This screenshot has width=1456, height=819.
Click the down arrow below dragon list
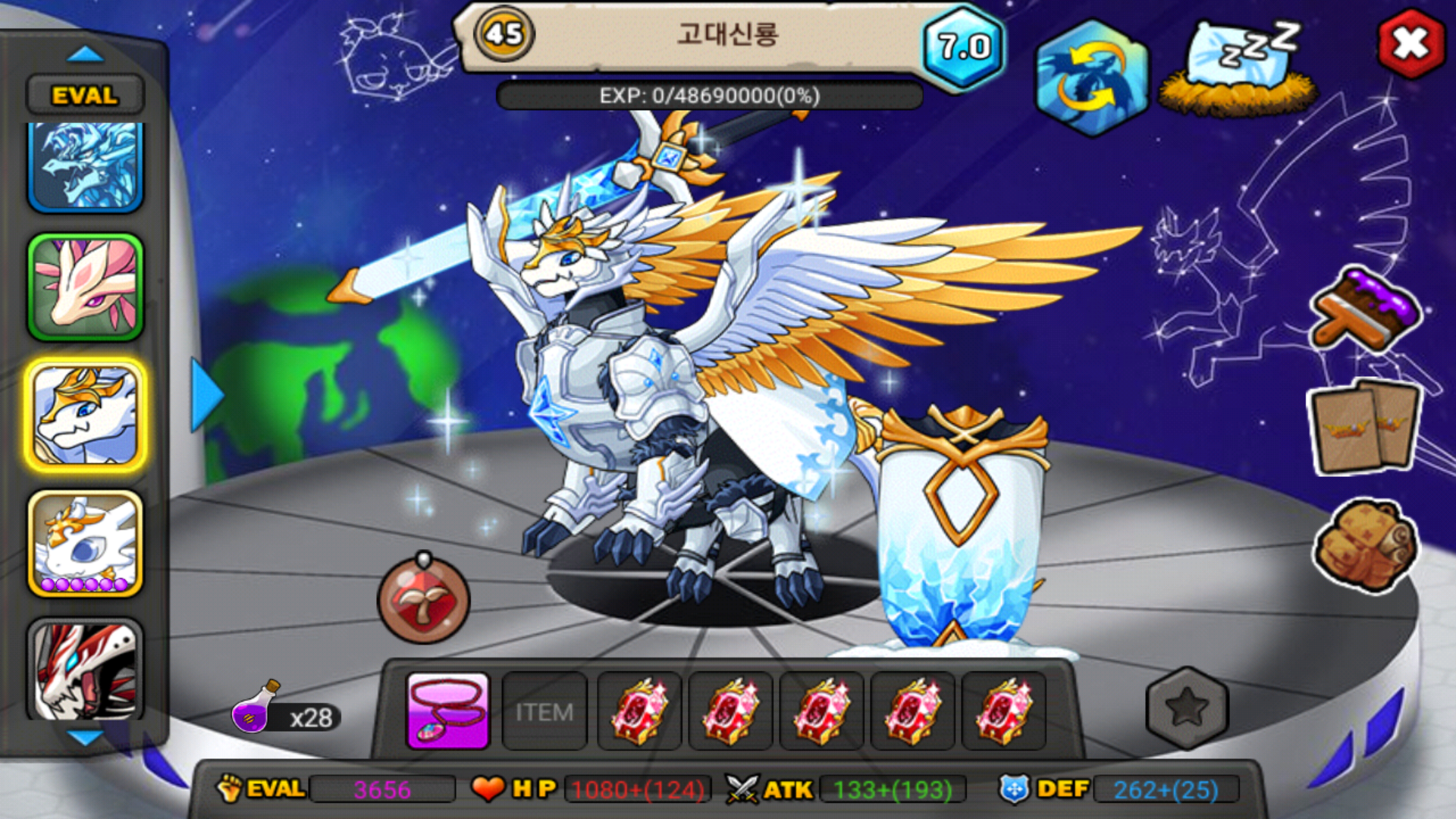[x=85, y=737]
